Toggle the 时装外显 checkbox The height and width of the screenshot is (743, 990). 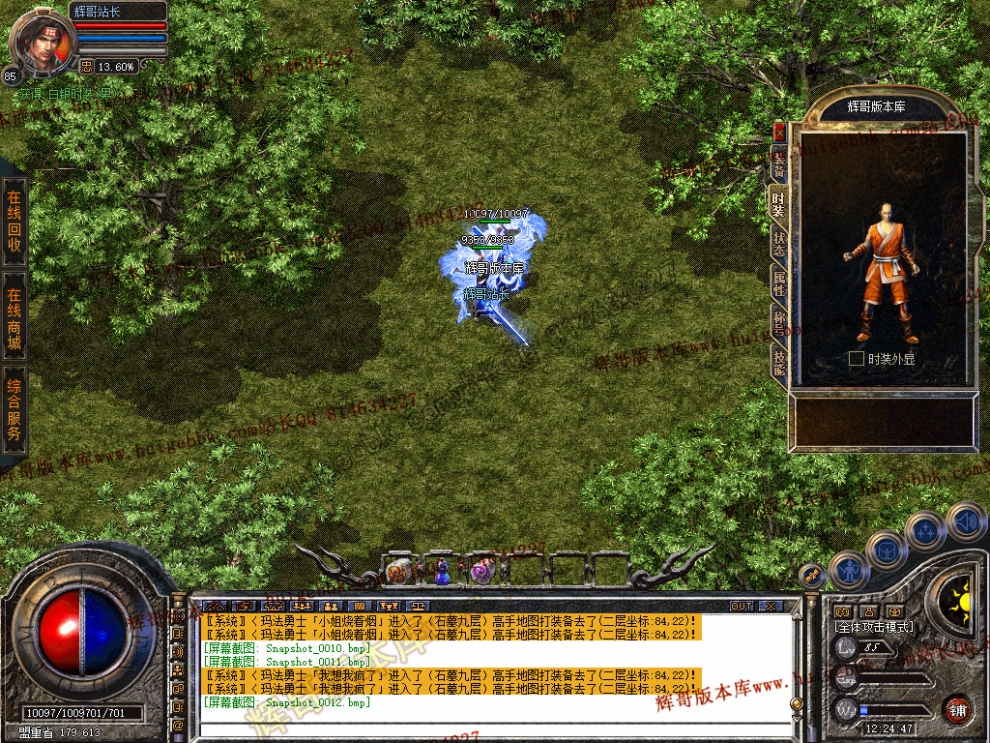click(856, 358)
